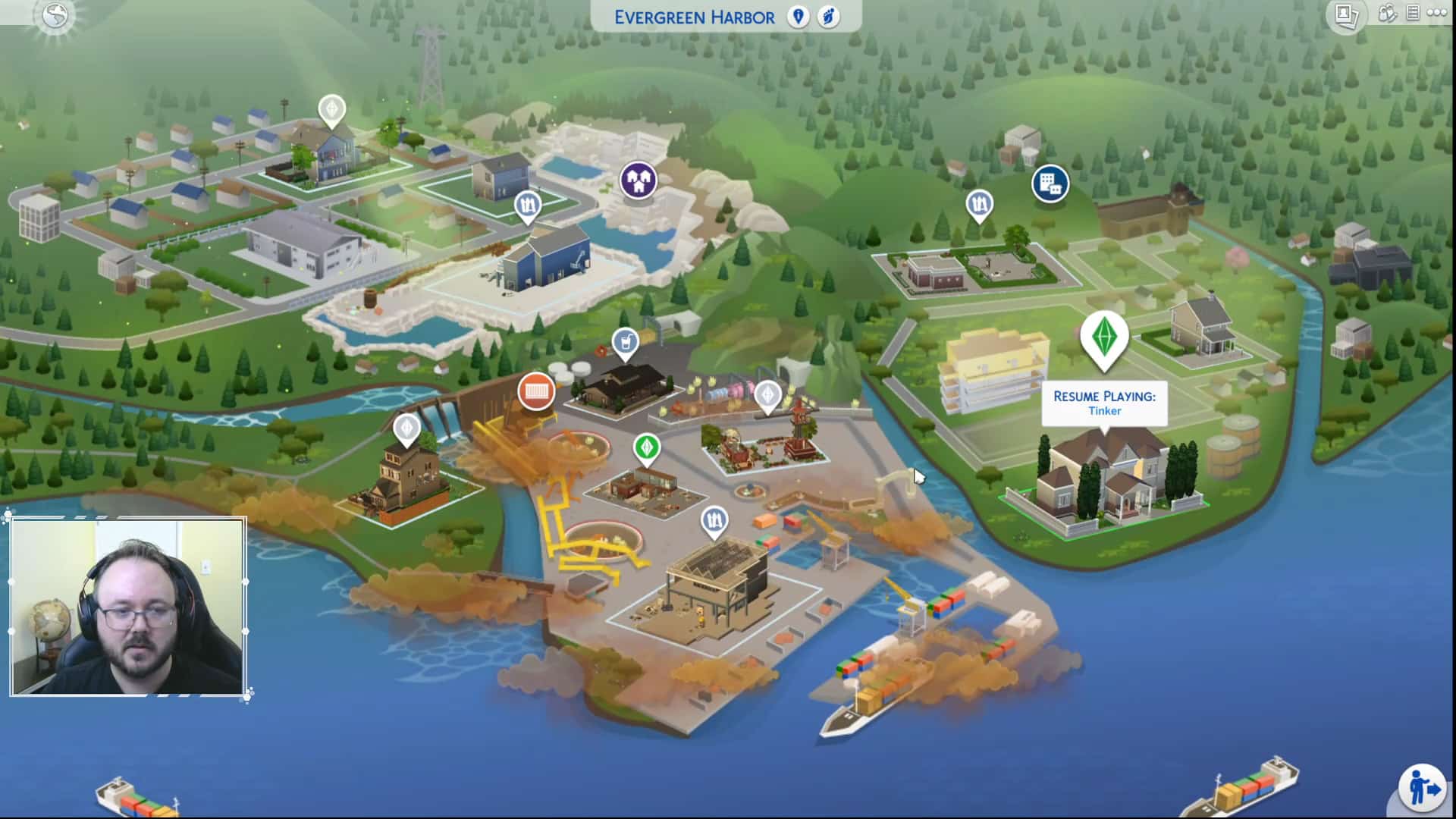1456x819 pixels.
Task: Click the orange shipping container lot icon
Action: (x=537, y=391)
